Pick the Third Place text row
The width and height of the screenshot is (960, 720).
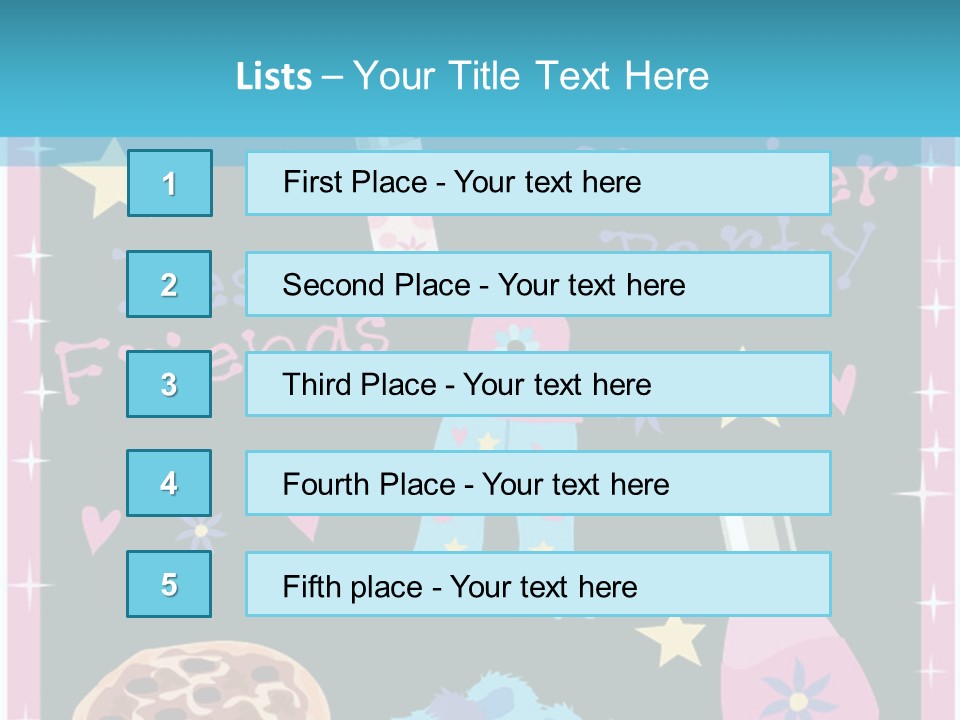(538, 384)
